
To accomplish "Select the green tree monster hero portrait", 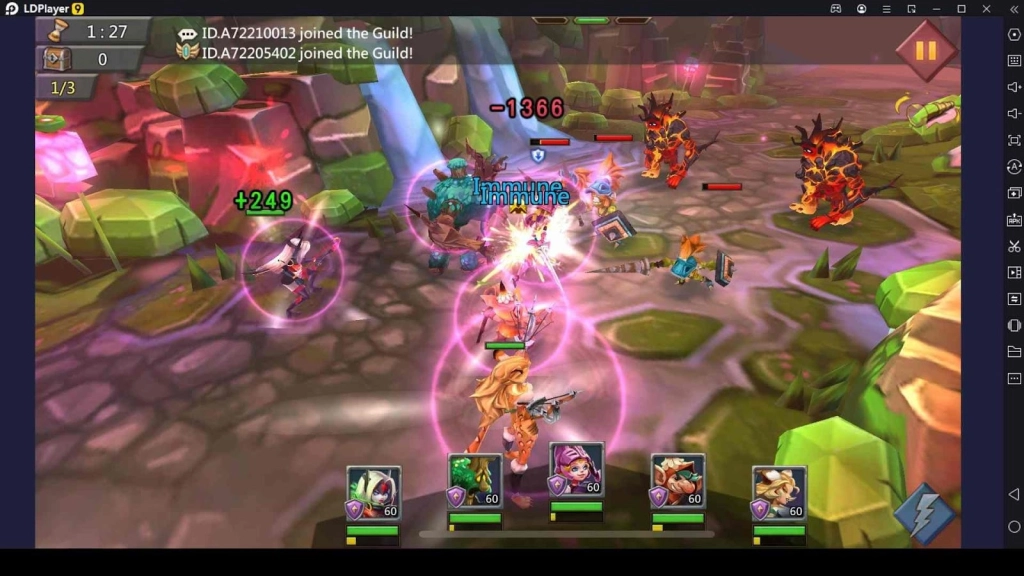I will click(475, 482).
